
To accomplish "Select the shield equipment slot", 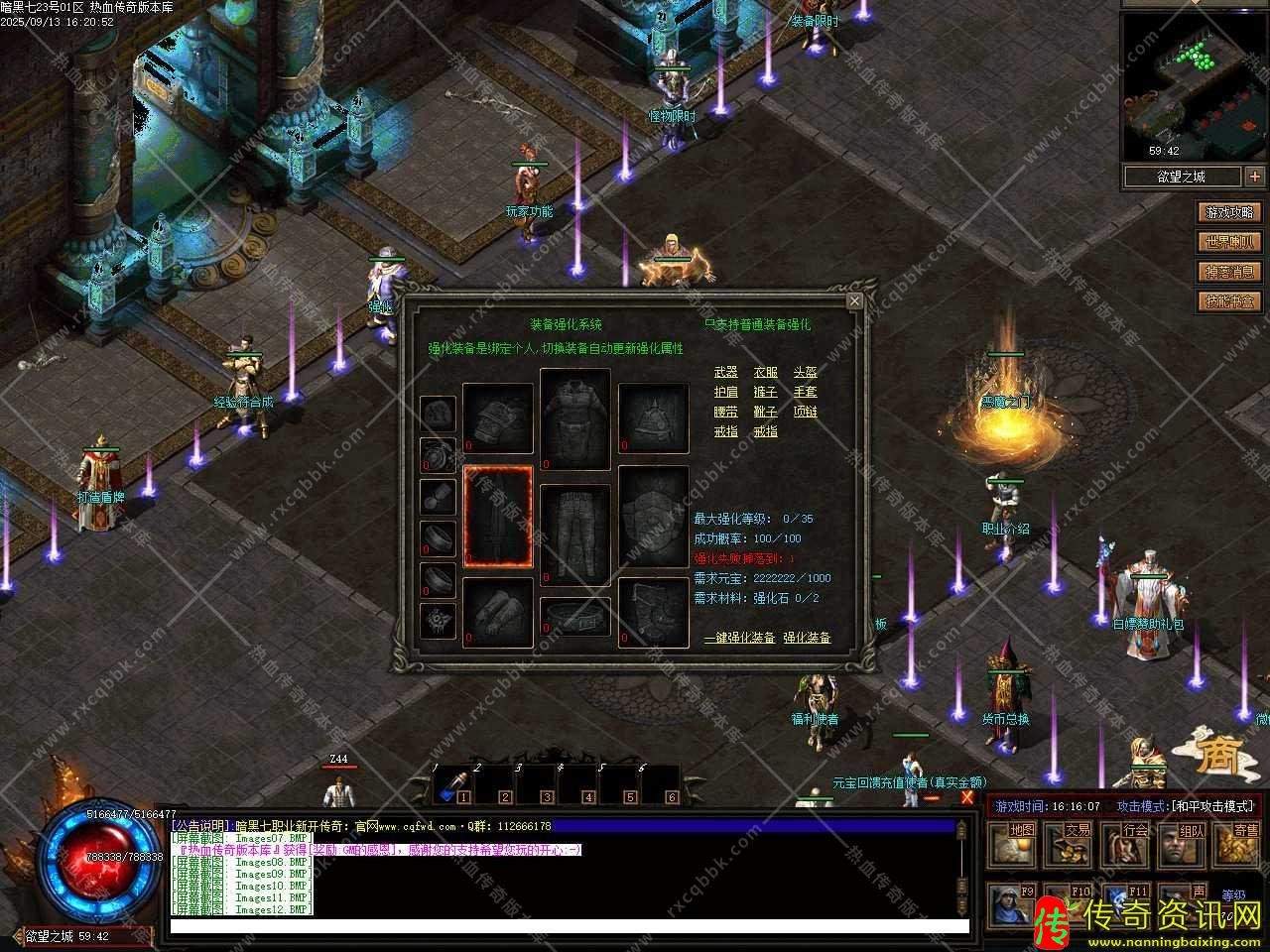I will [653, 516].
